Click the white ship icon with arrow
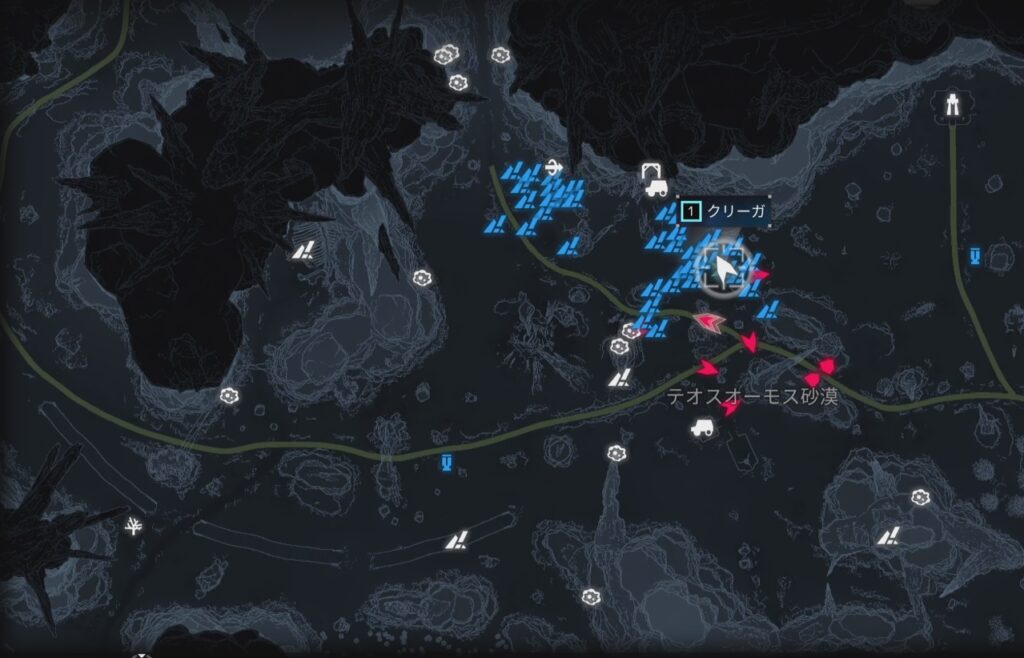This screenshot has height=658, width=1024. point(554,167)
